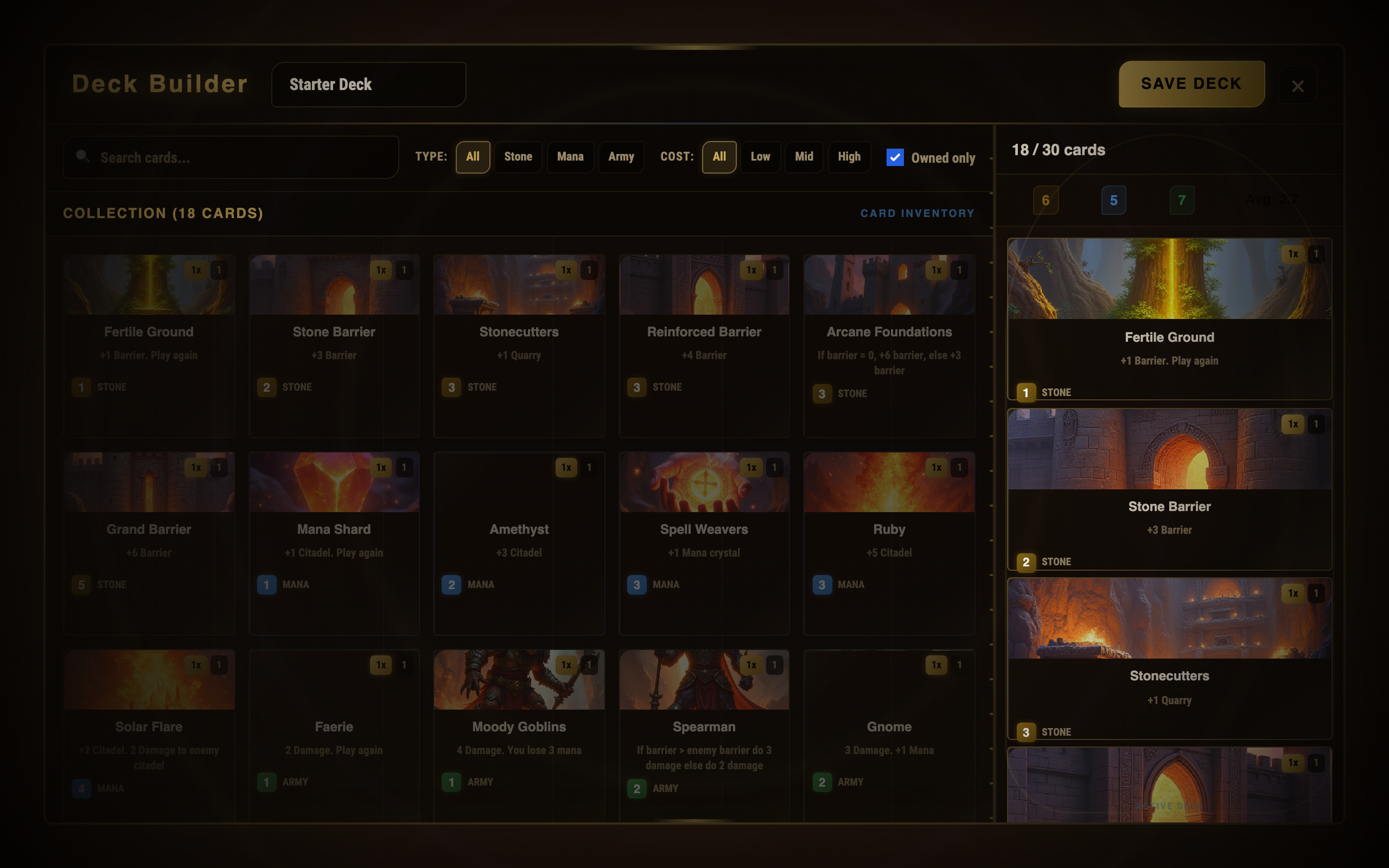Toggle the Owned only checkbox
The width and height of the screenshot is (1389, 868).
(895, 157)
